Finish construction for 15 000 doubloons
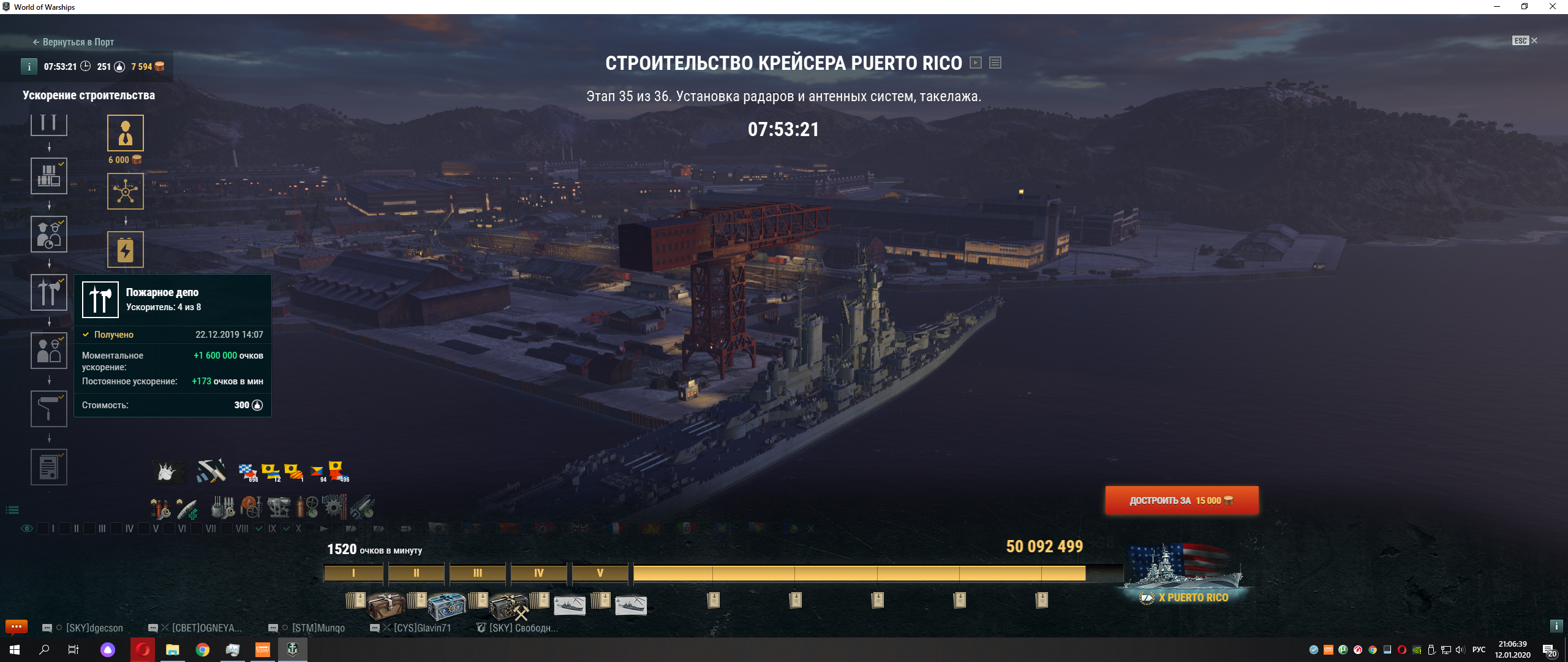 (x=1182, y=501)
